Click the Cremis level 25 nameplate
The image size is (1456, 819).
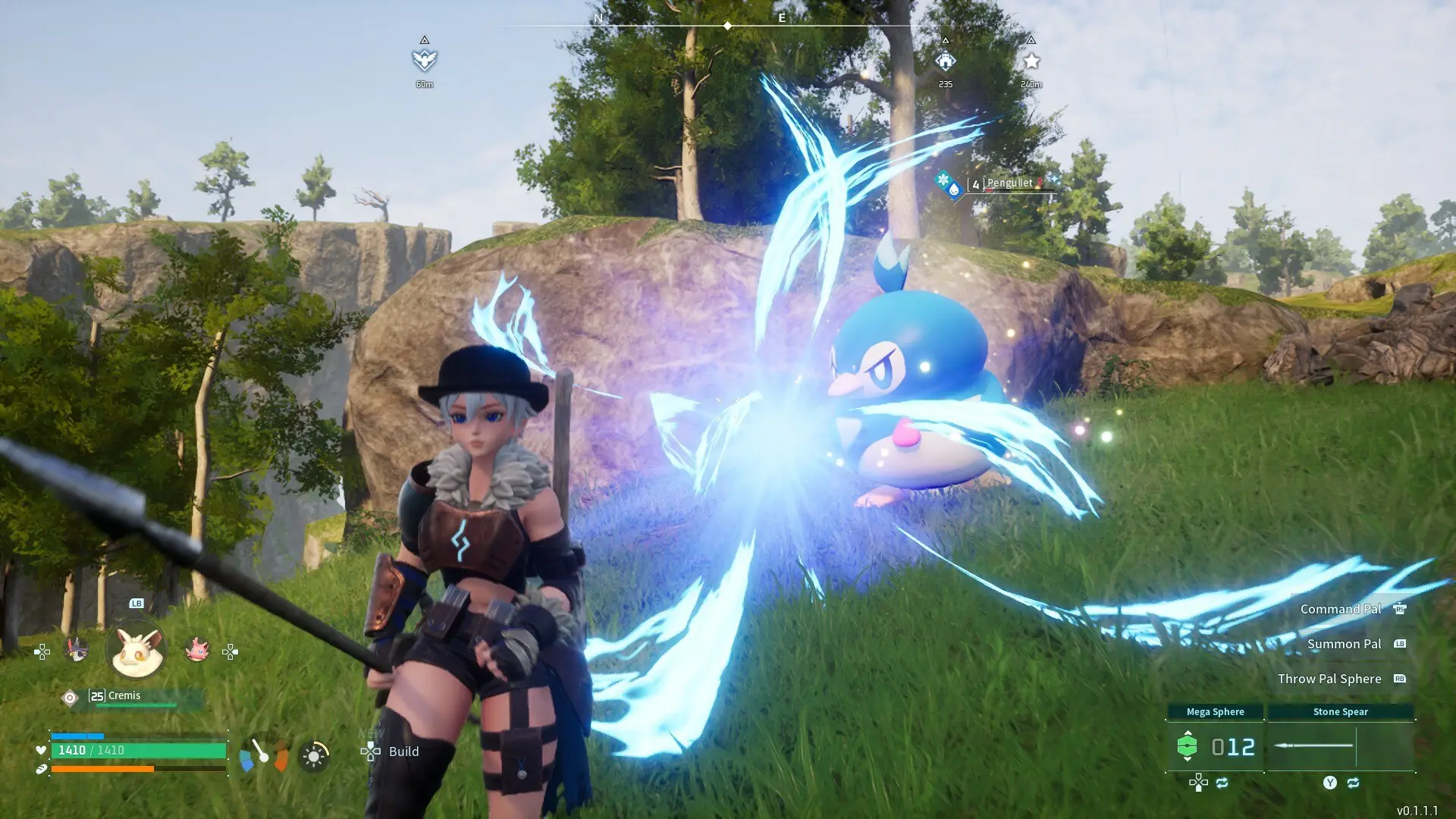point(125,696)
